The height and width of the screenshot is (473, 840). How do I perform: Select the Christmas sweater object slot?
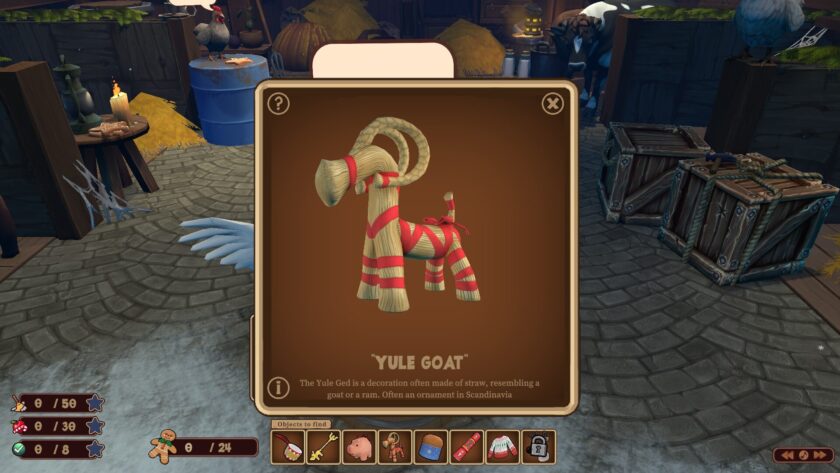pyautogui.click(x=503, y=447)
